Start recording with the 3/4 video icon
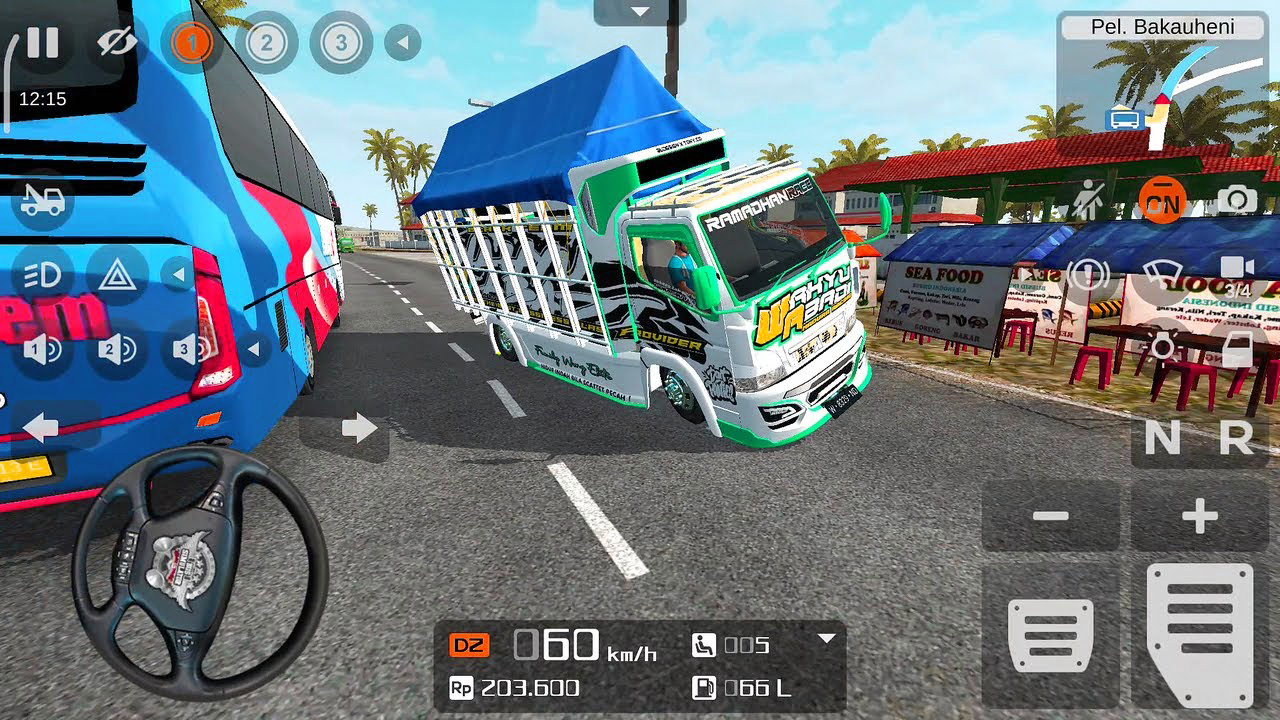The image size is (1280, 720). 1238,268
